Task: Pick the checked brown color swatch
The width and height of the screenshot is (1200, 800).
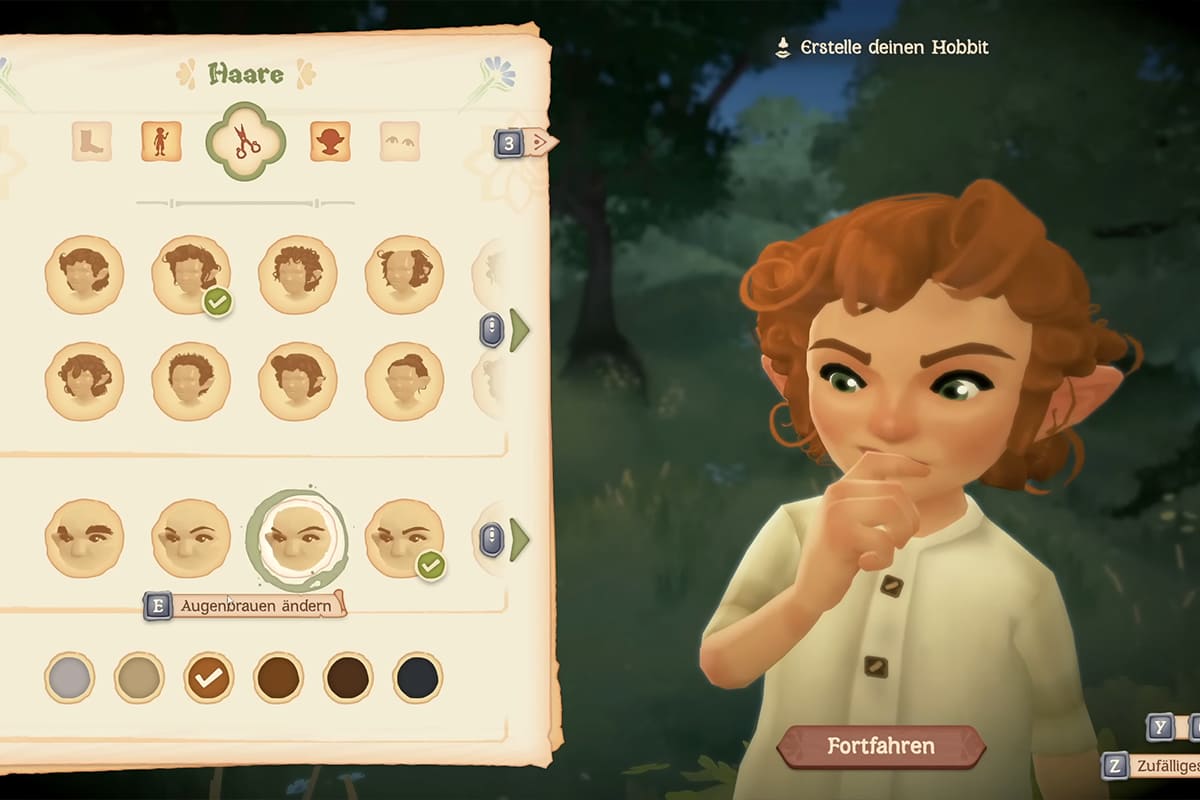Action: [x=209, y=678]
